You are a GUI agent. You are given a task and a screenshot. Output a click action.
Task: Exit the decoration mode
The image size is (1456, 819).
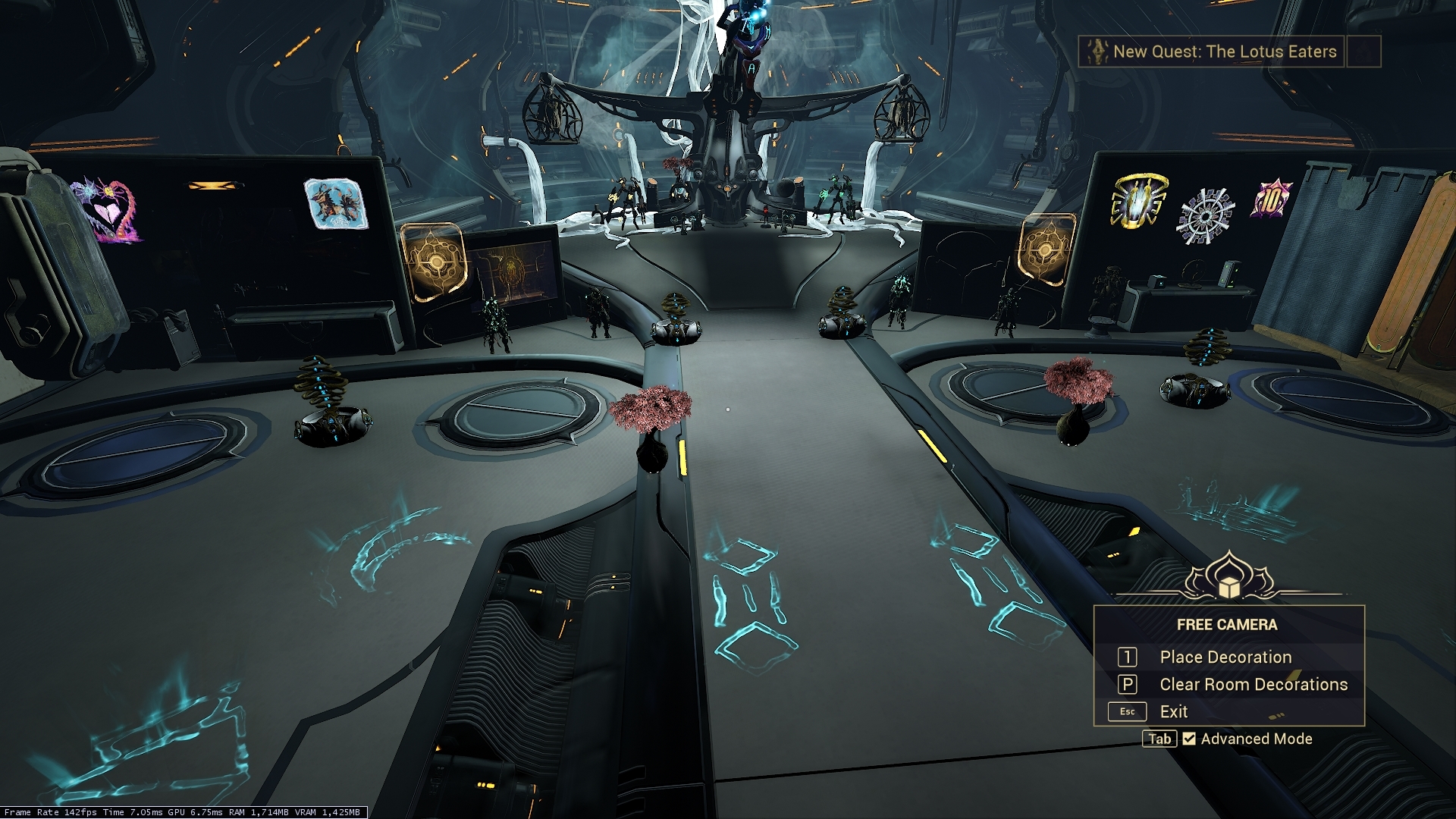1173,712
